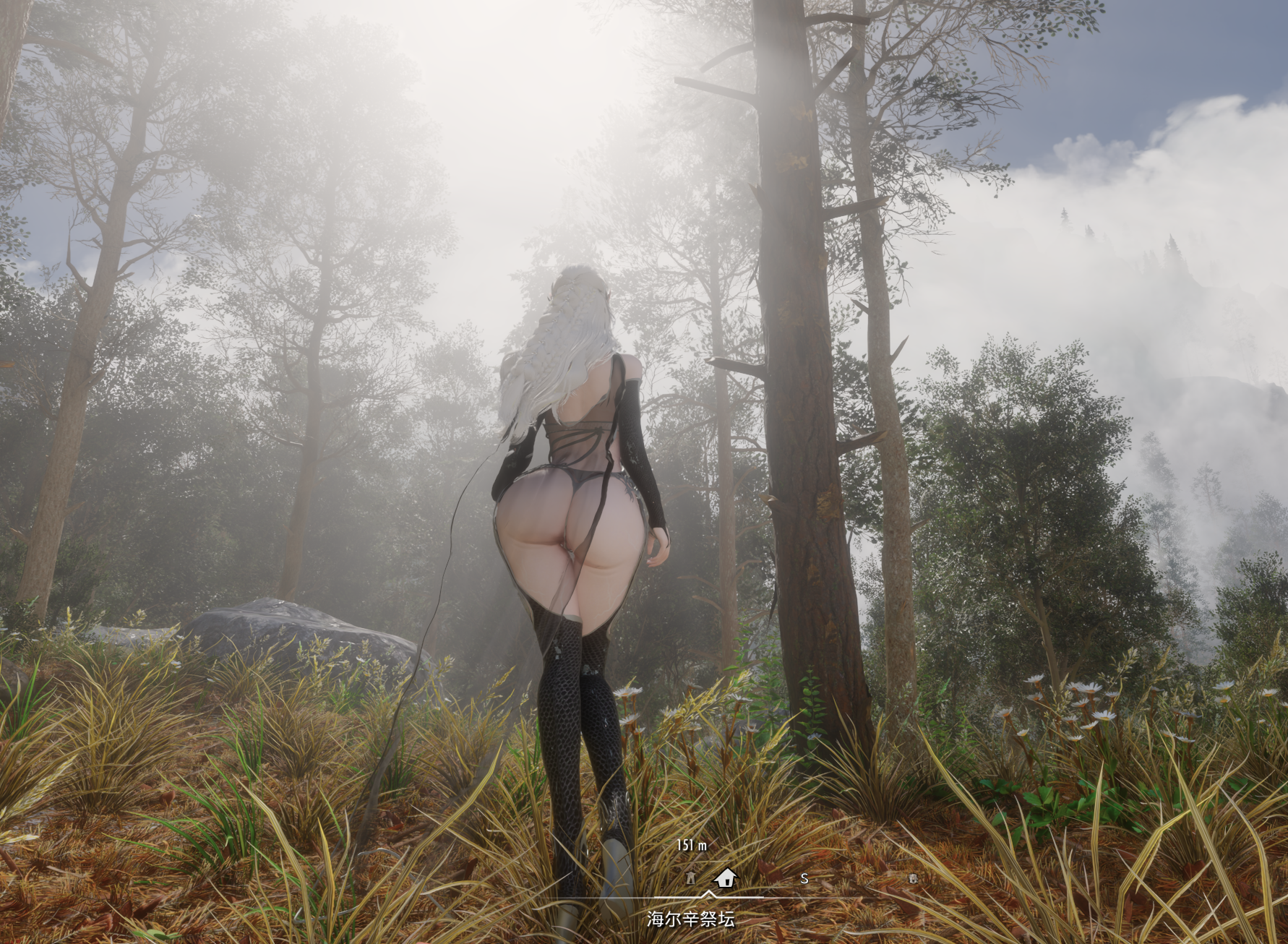Select the house marker on the compass
Screen dimensions: 1288x944
[724, 878]
